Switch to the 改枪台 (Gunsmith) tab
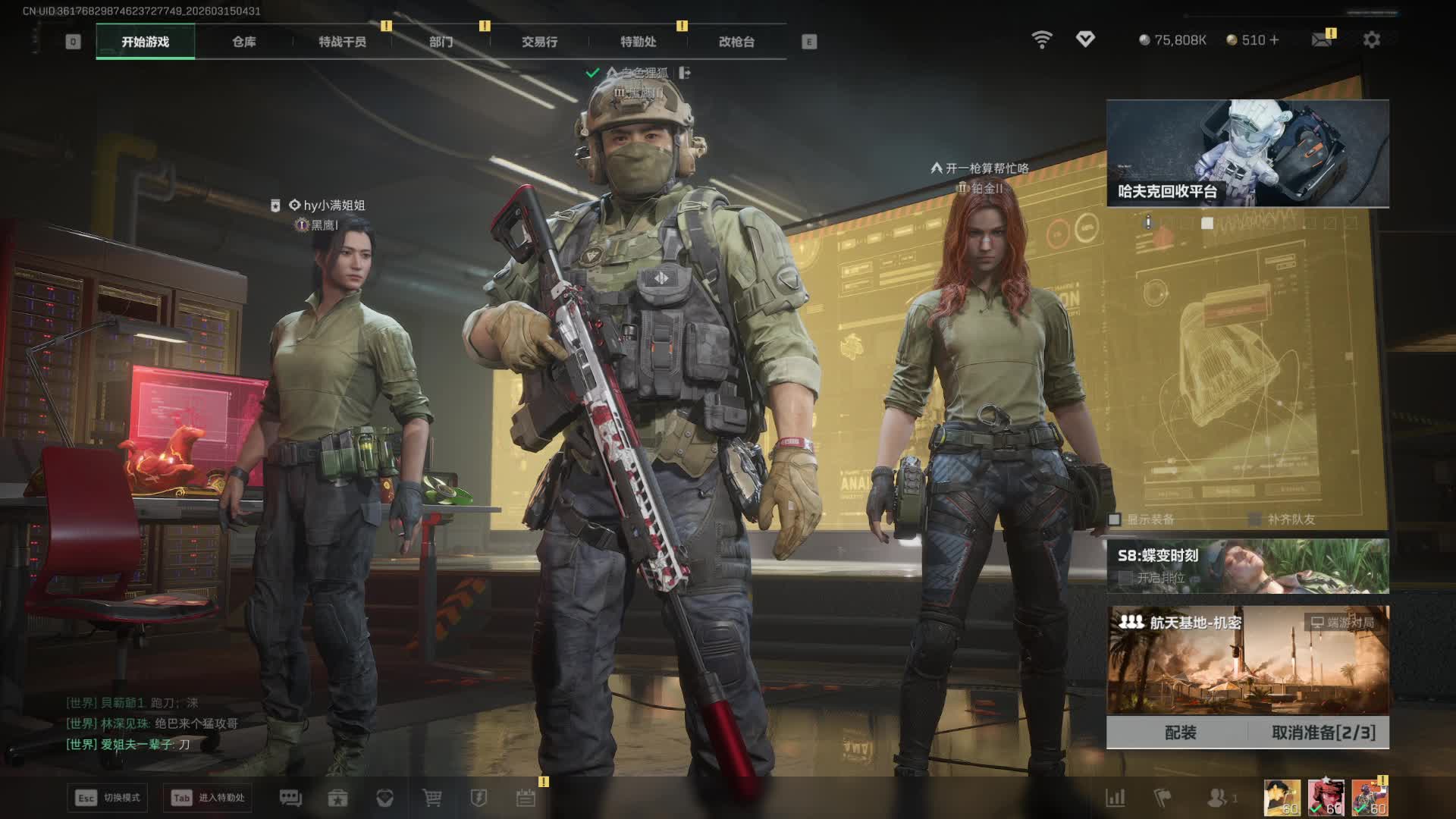Viewport: 1456px width, 819px height. [x=736, y=42]
